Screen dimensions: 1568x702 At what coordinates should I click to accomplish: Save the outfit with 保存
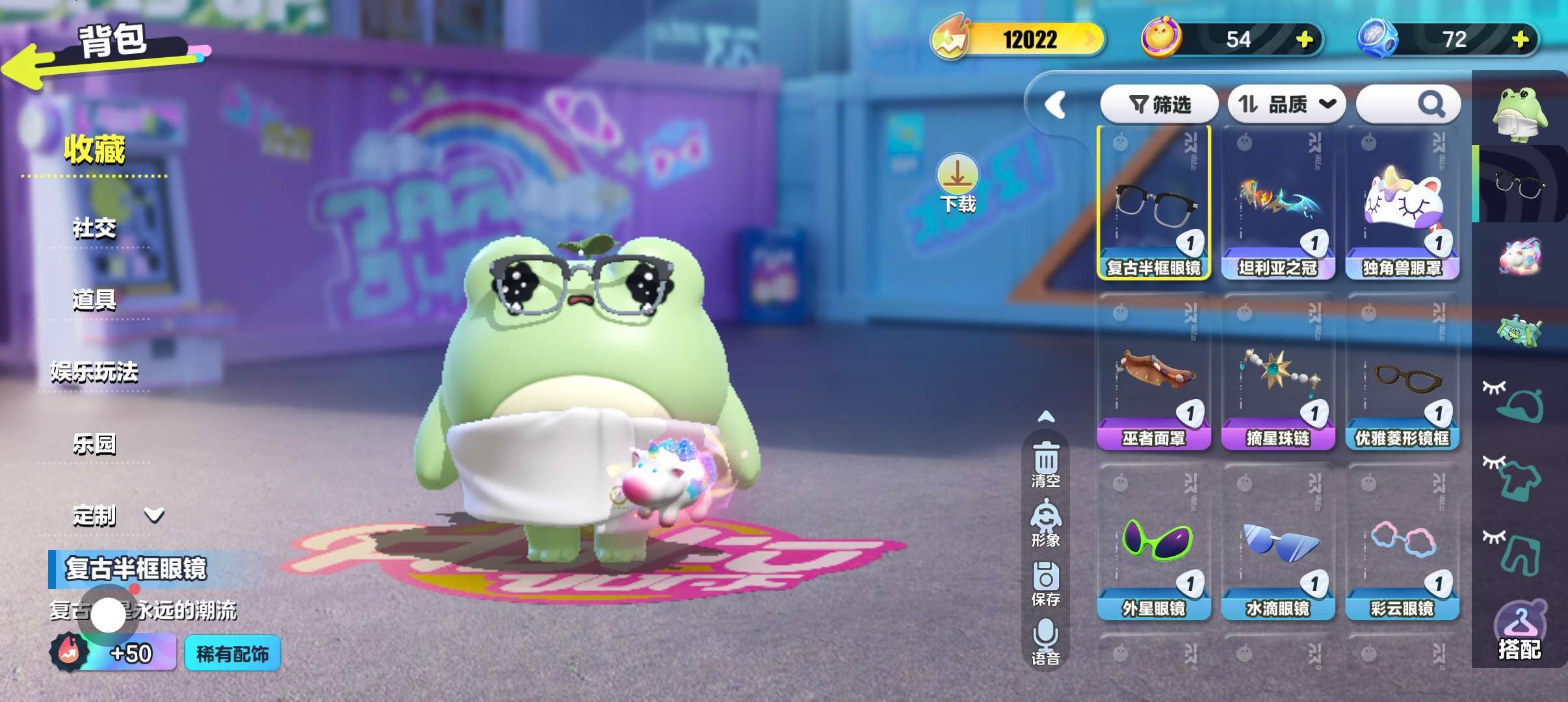[1045, 583]
